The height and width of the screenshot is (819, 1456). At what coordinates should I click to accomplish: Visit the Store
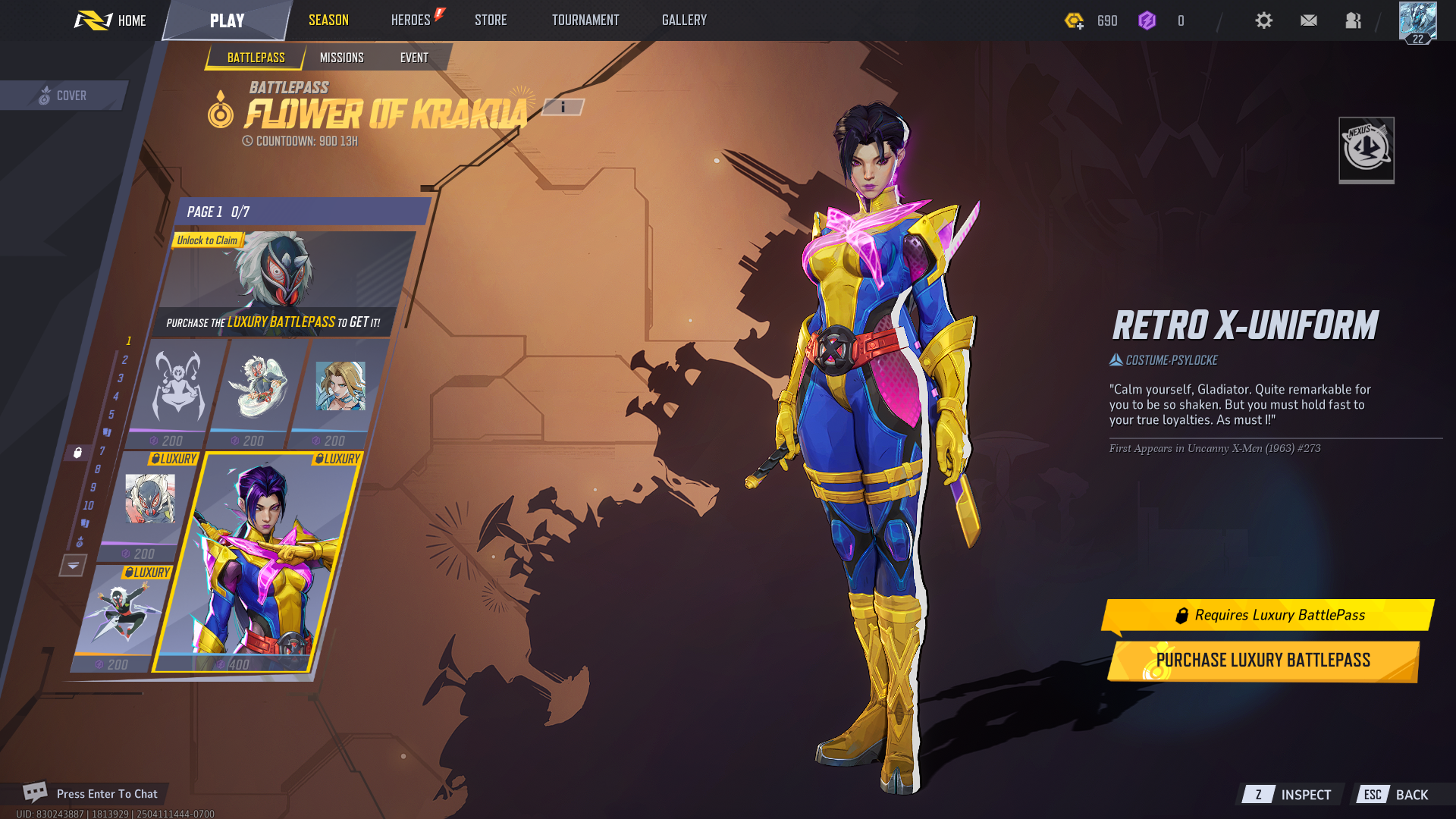(491, 20)
